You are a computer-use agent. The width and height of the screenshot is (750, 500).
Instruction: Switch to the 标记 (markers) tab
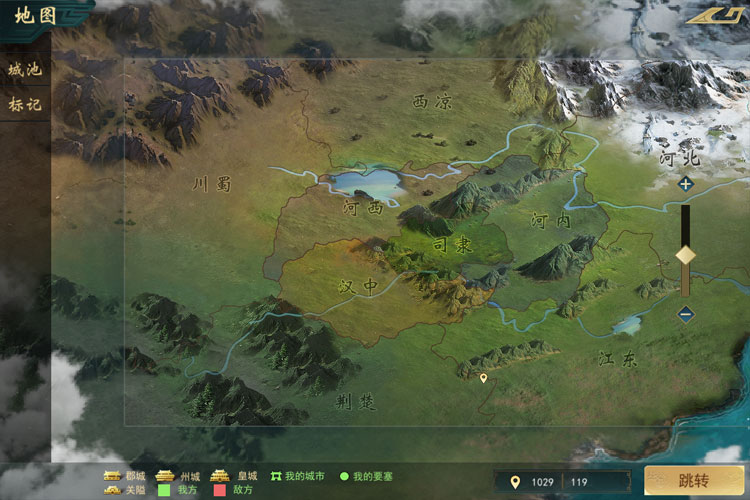pyautogui.click(x=25, y=104)
